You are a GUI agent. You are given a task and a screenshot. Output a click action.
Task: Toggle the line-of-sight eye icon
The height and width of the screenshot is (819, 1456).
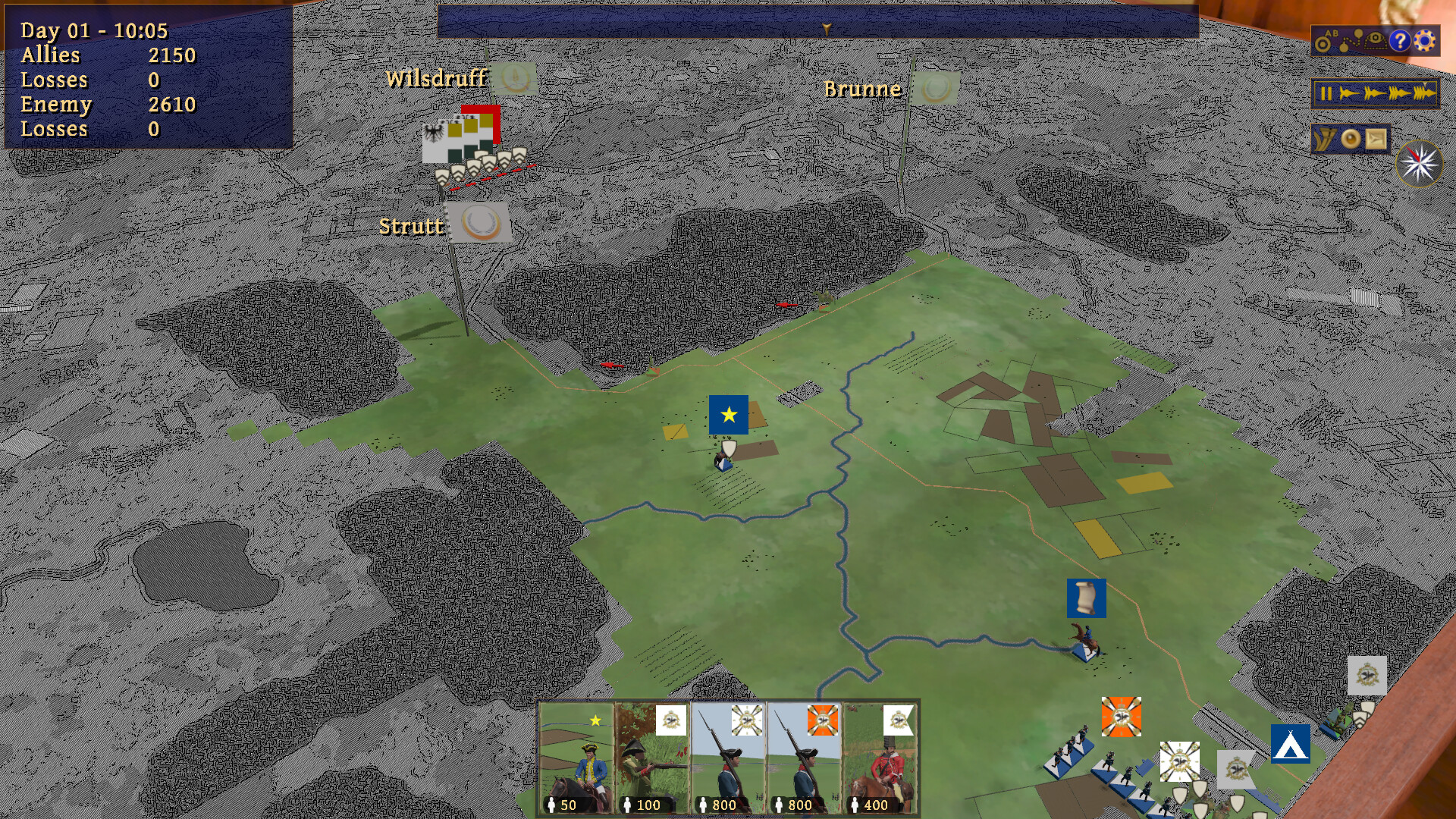click(1374, 39)
